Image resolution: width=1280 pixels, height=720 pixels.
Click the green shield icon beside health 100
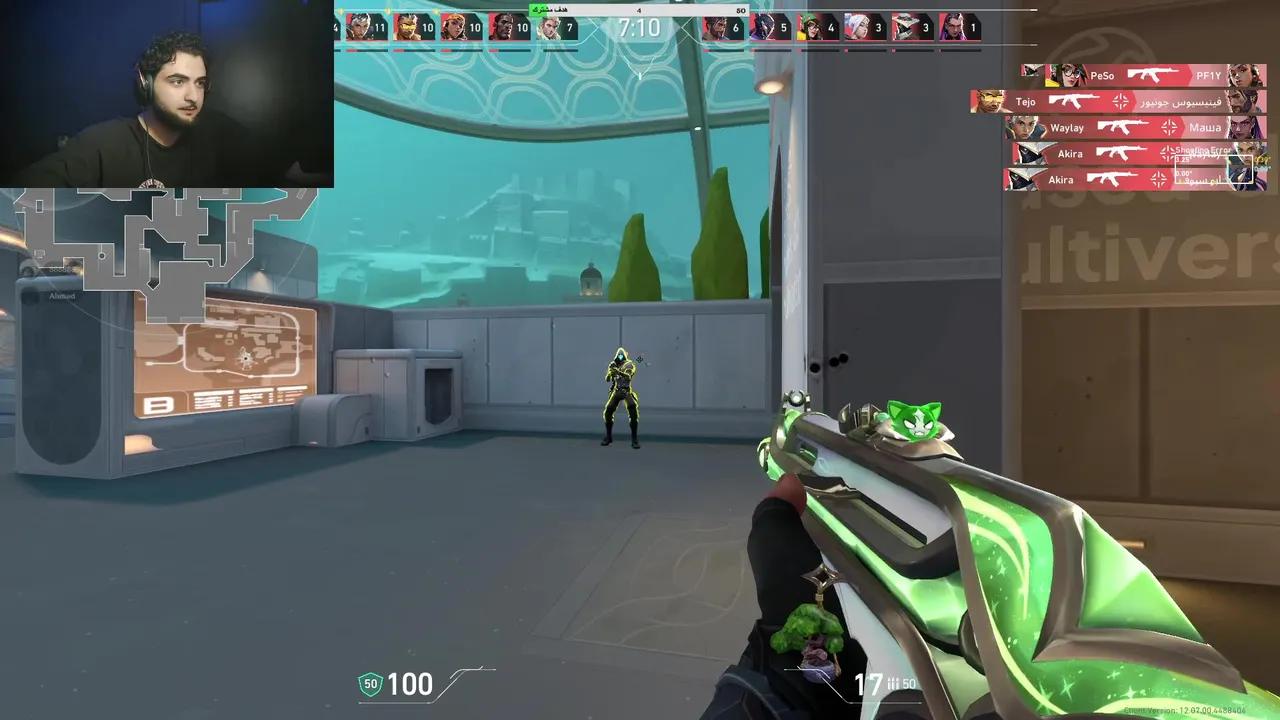coord(370,684)
